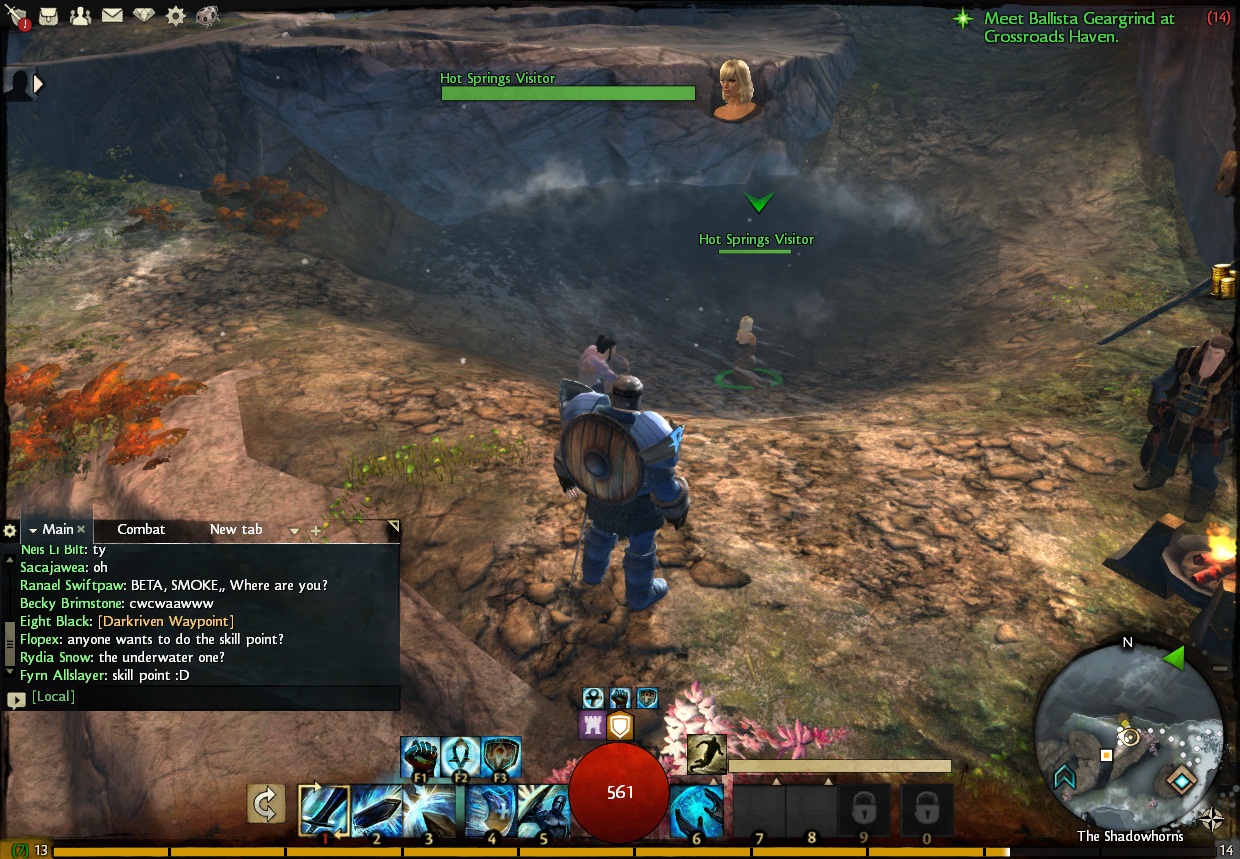Expand the party portrait arrow
This screenshot has width=1240, height=859.
coord(38,84)
